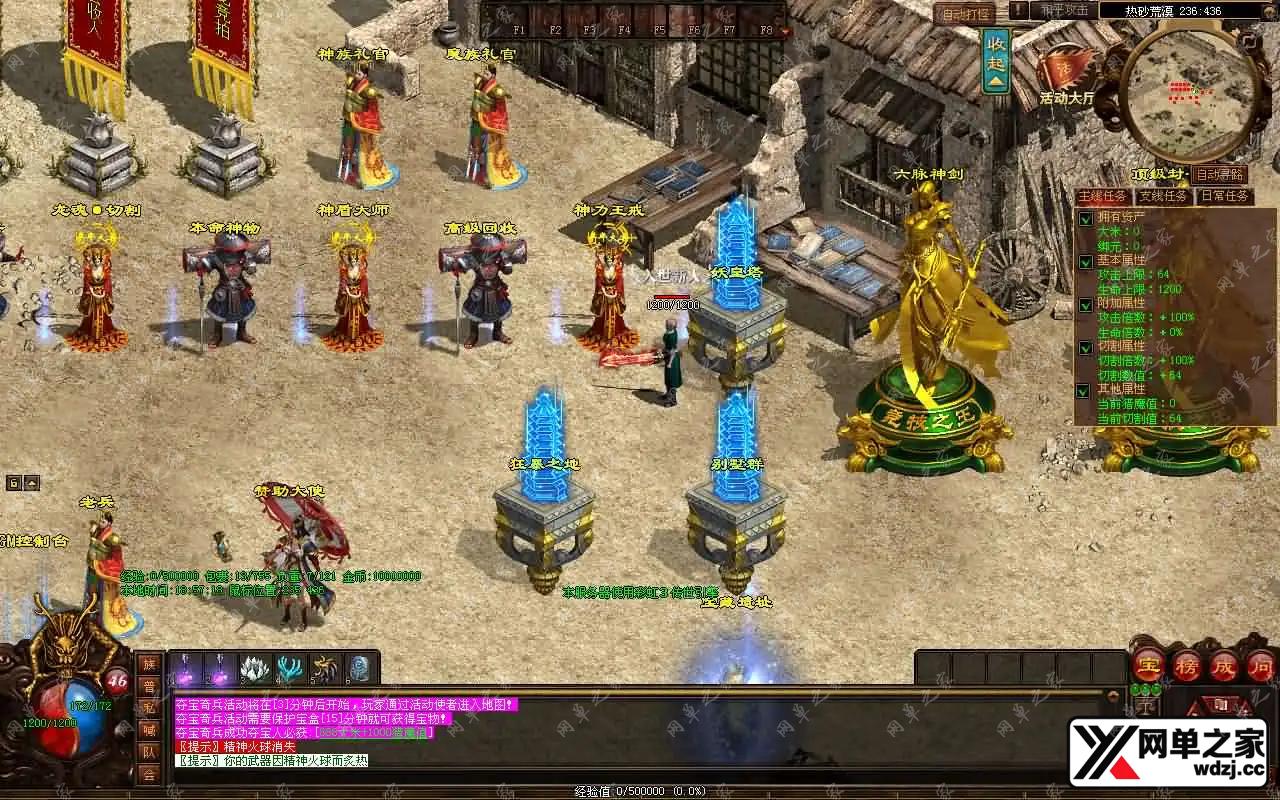
Task: Select the 队 team chat channel
Action: (x=148, y=752)
